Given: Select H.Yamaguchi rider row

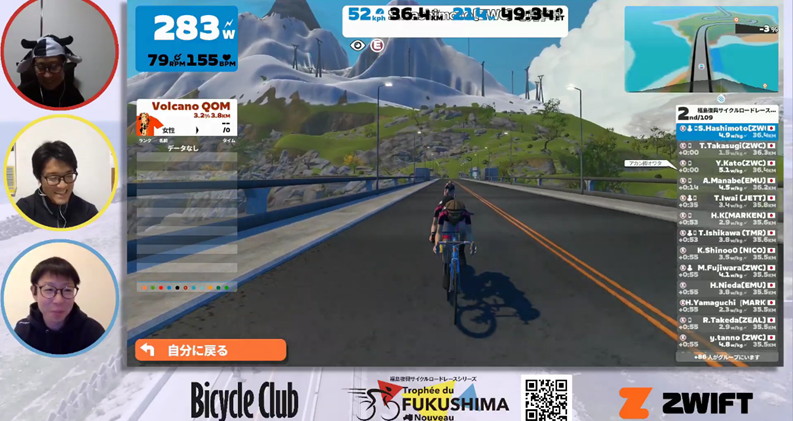Looking at the screenshot, I should 727,305.
